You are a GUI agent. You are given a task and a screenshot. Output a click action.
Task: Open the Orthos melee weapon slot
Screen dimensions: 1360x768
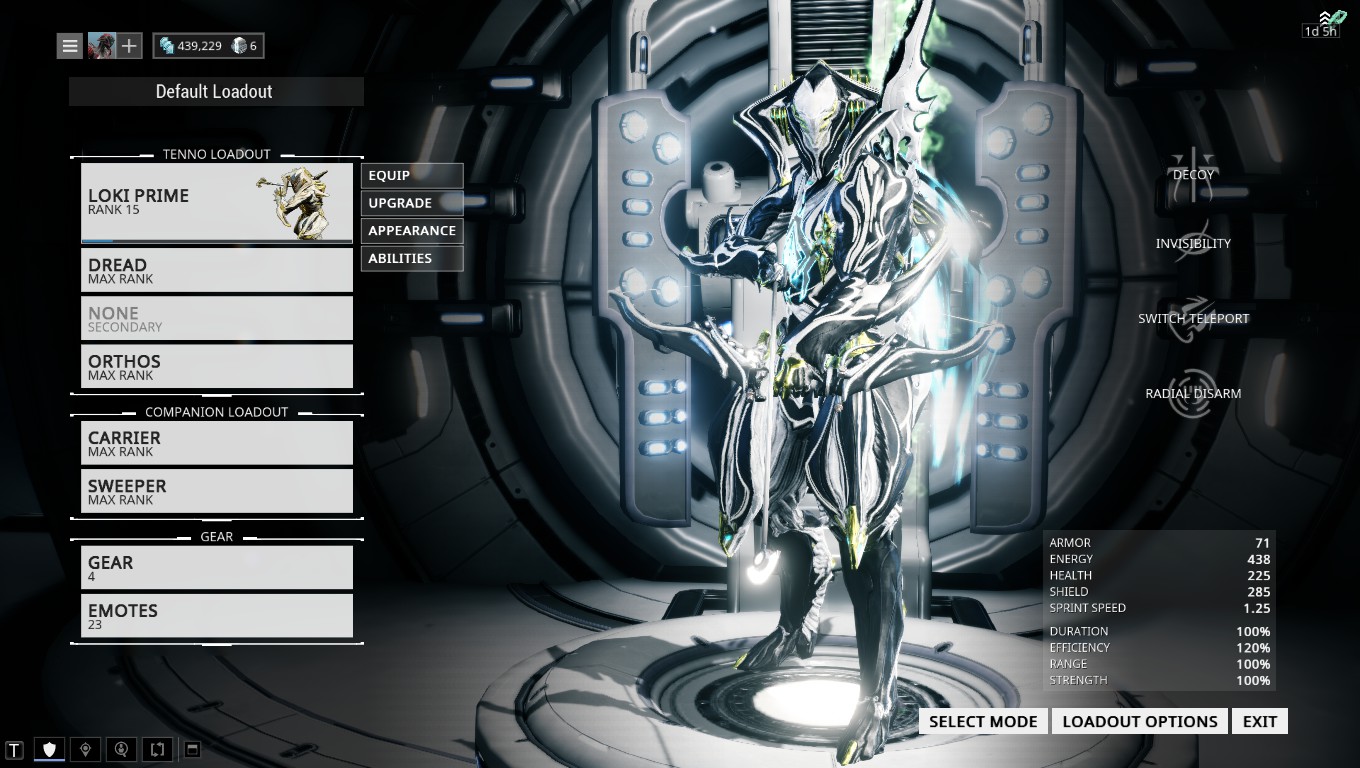pyautogui.click(x=216, y=366)
